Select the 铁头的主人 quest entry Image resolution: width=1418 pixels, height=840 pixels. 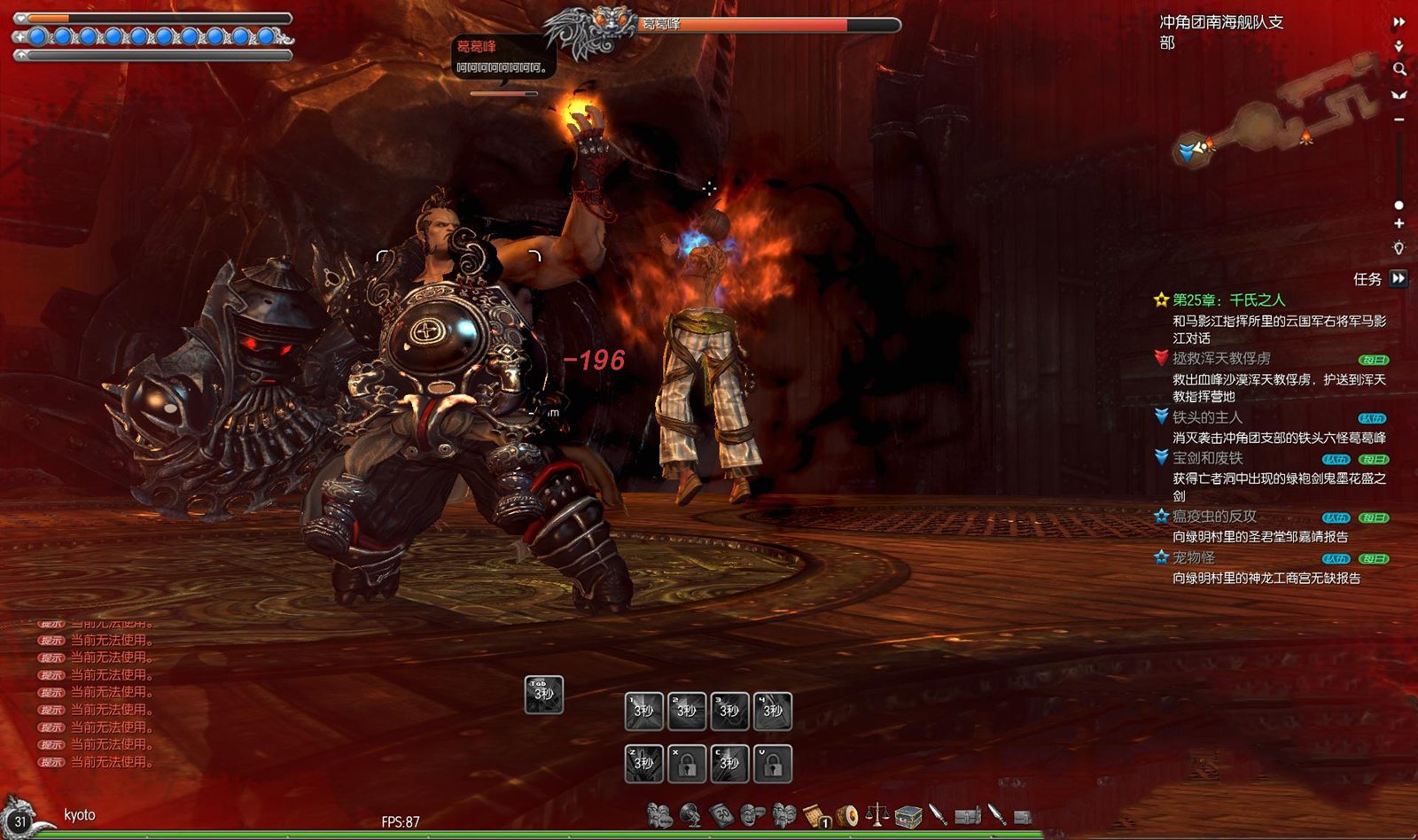tap(1207, 417)
